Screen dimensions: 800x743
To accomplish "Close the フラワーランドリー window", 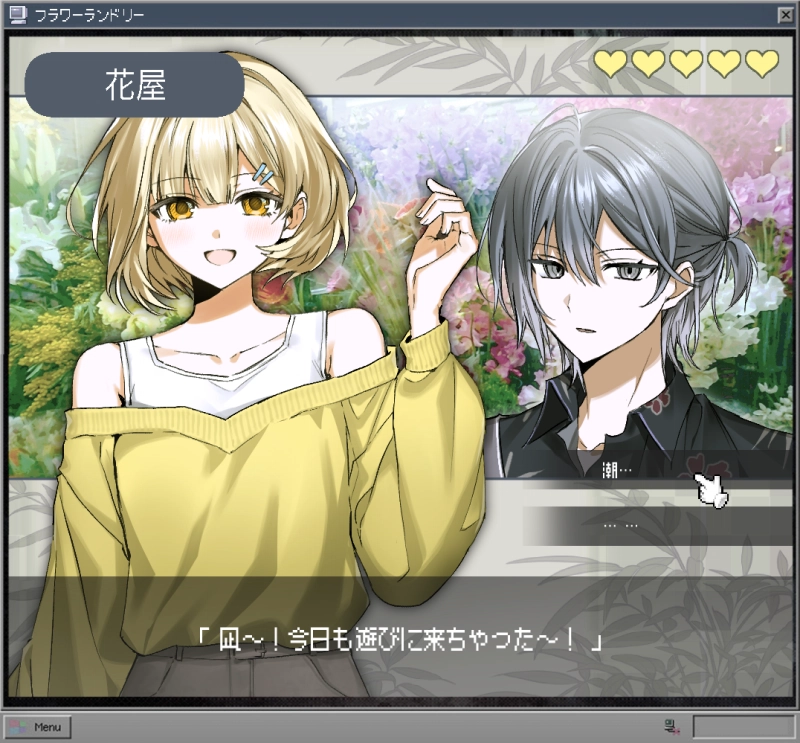I will tap(785, 15).
